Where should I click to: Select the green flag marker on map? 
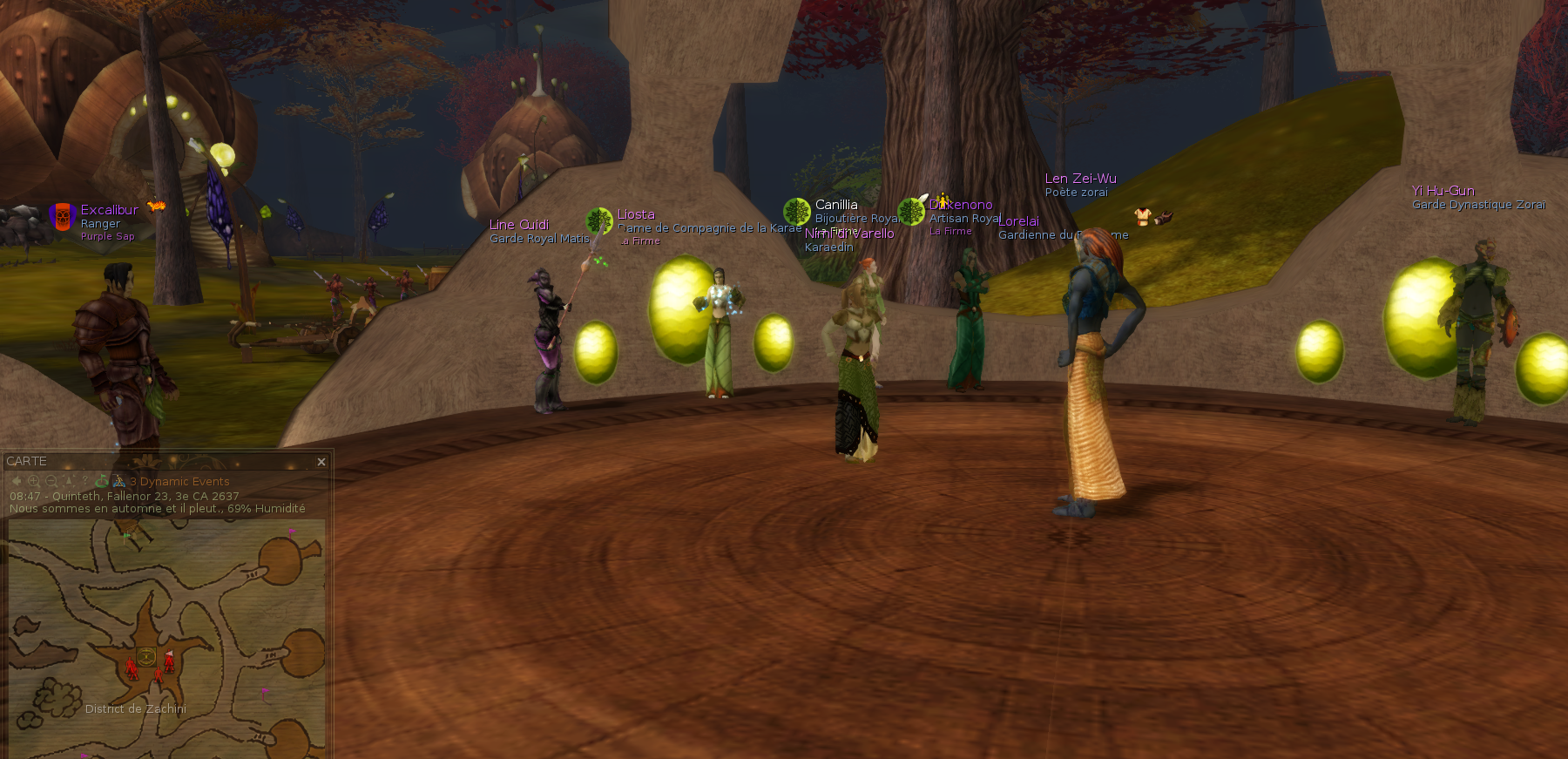(127, 536)
